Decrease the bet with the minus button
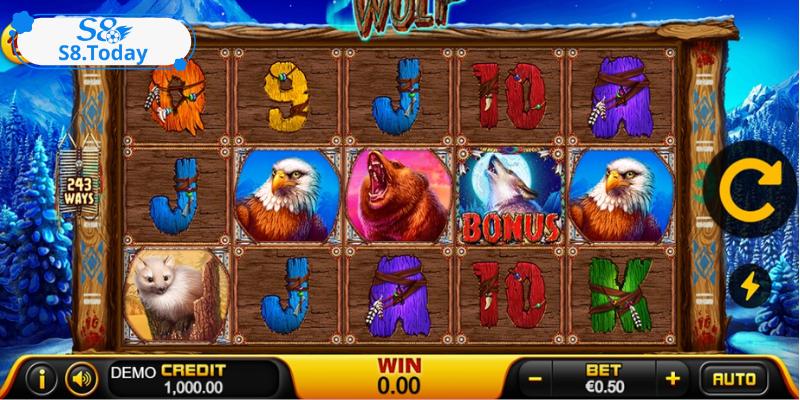The width and height of the screenshot is (800, 400). [536, 379]
